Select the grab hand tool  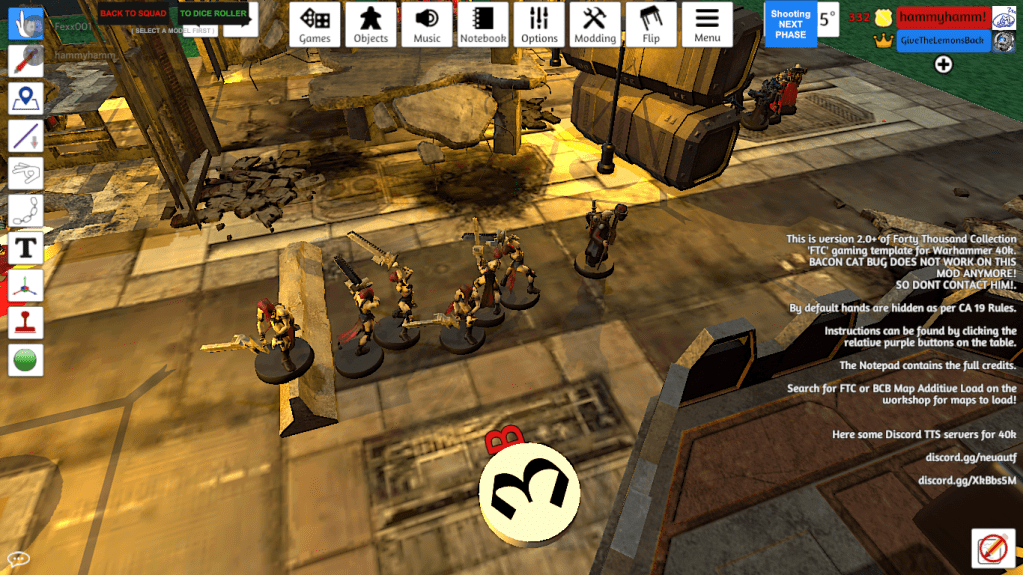pos(25,24)
